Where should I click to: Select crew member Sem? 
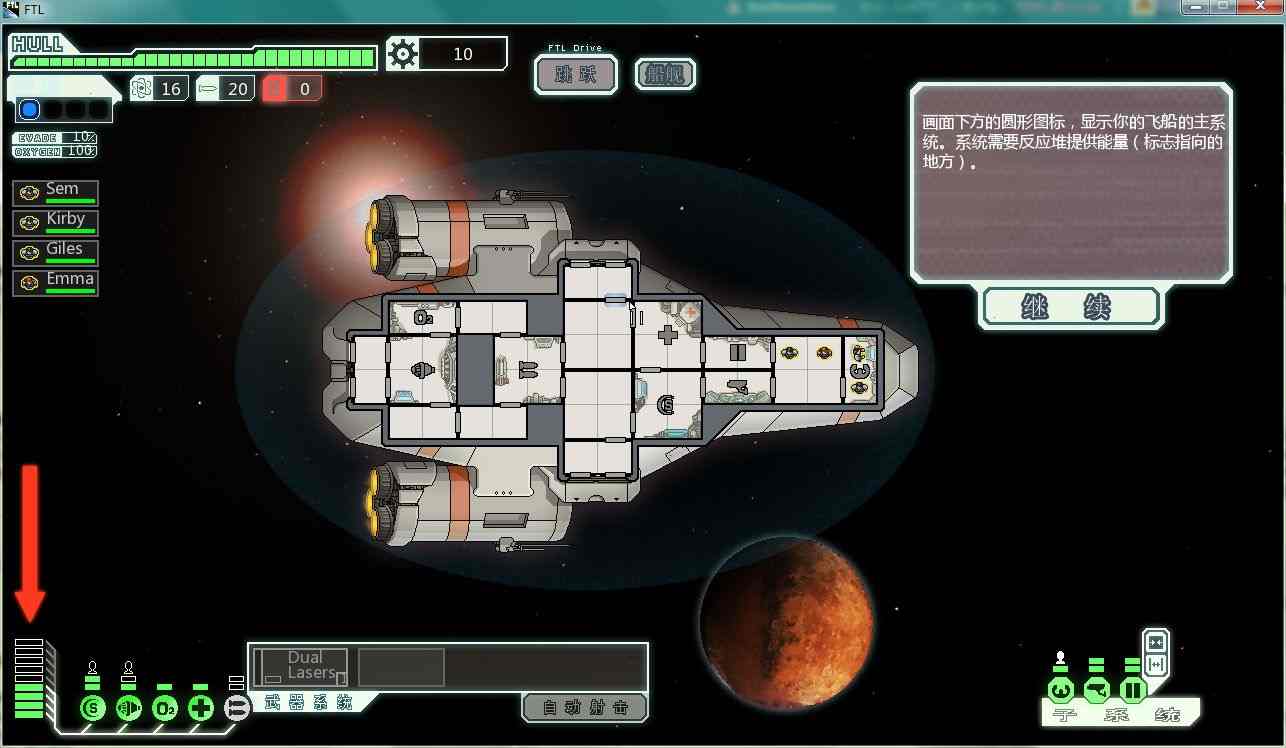[x=56, y=192]
